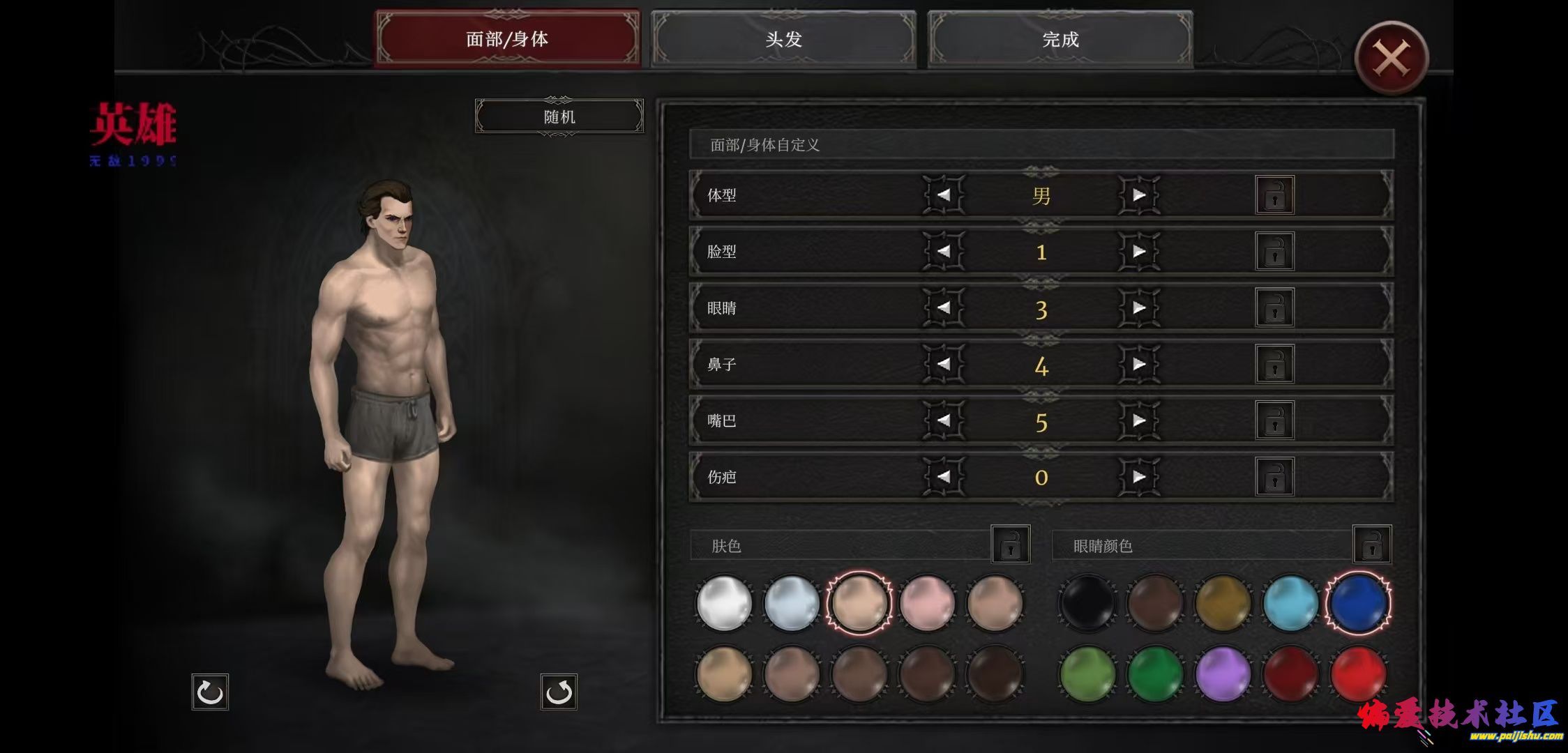Decrease the 脸型 value with left arrow
The height and width of the screenshot is (753, 1568).
[944, 251]
